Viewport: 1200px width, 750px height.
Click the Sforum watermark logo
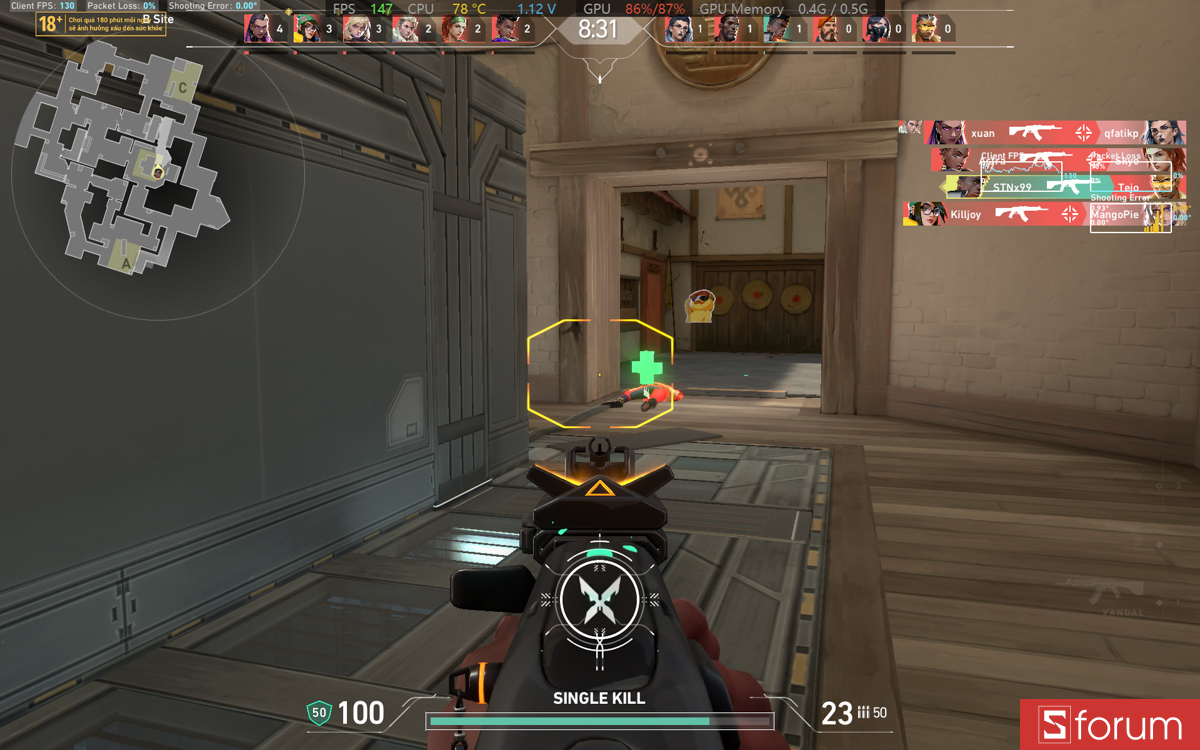pyautogui.click(x=1110, y=725)
